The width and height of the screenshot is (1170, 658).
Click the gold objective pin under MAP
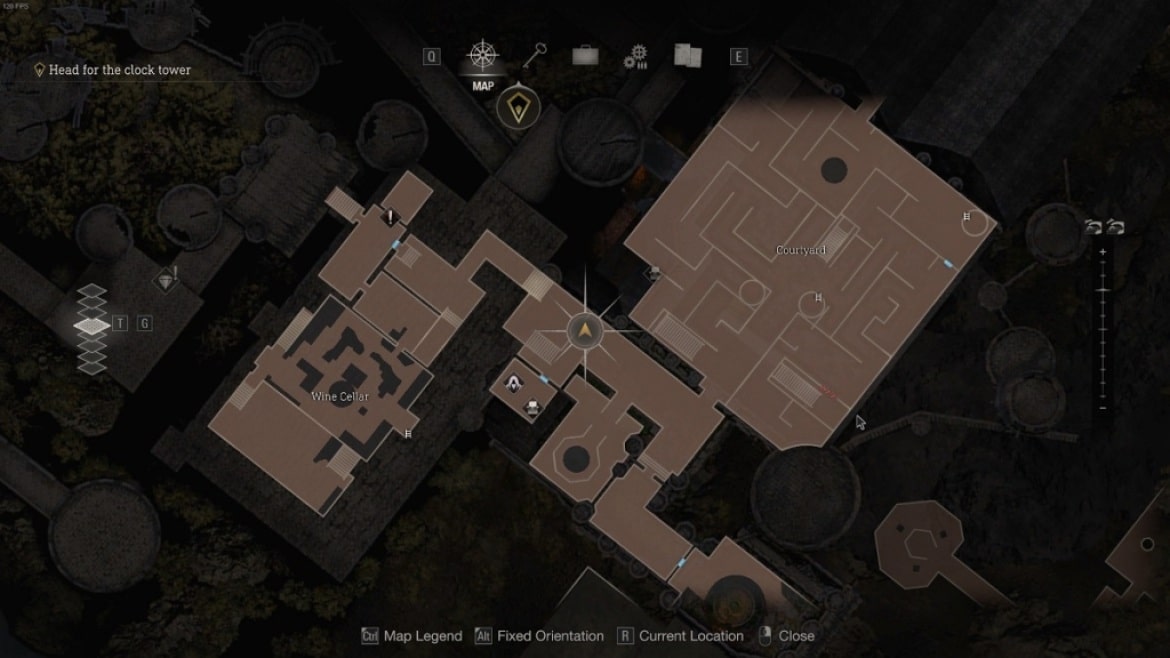(x=517, y=106)
